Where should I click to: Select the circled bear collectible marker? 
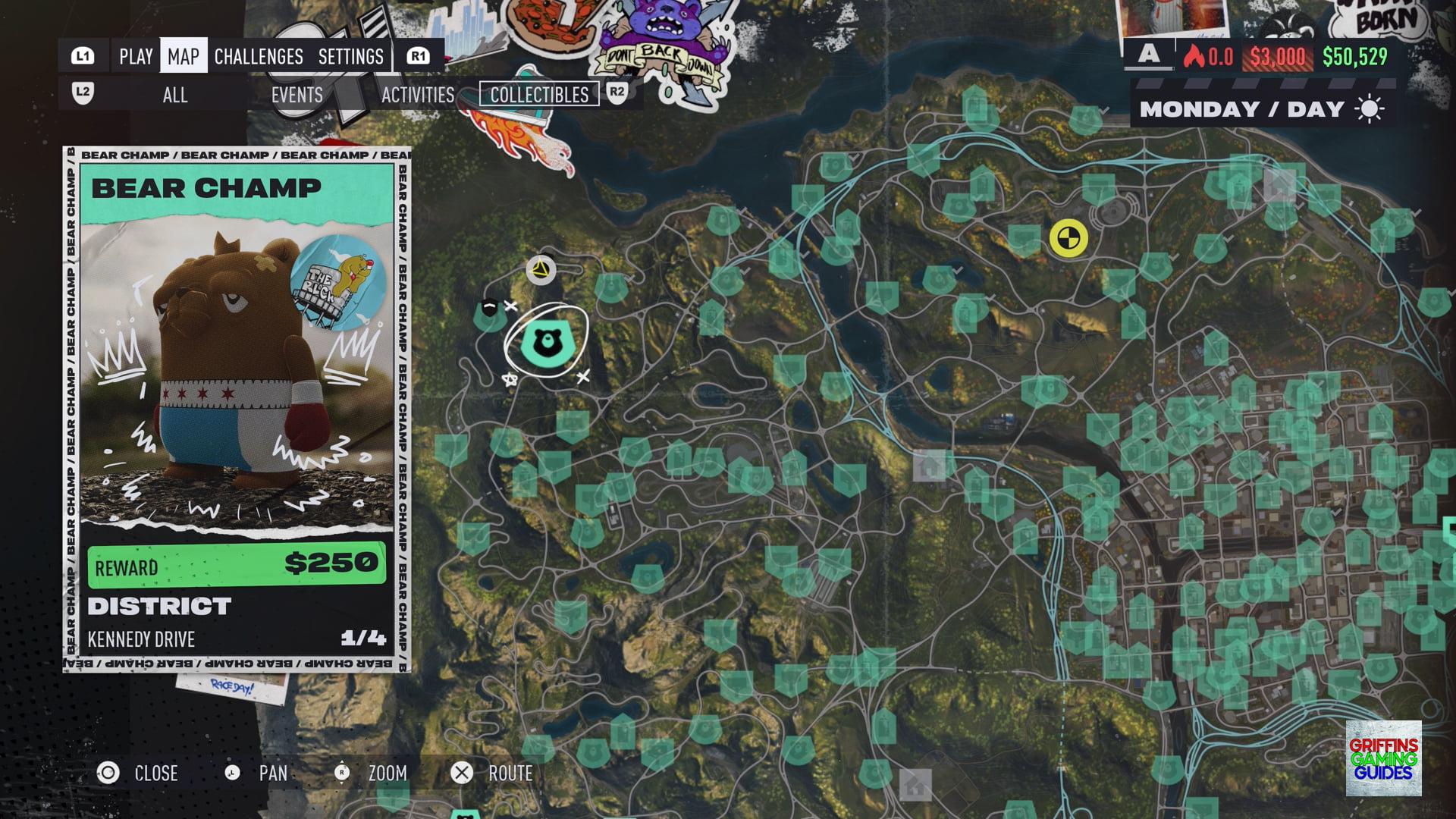545,342
